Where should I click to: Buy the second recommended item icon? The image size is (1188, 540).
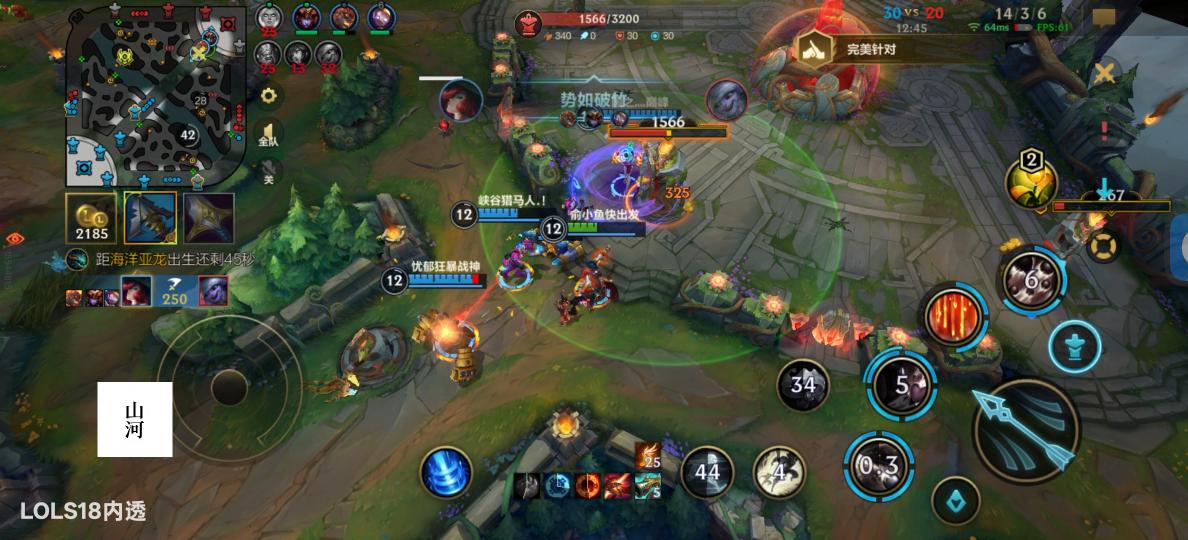pos(209,218)
